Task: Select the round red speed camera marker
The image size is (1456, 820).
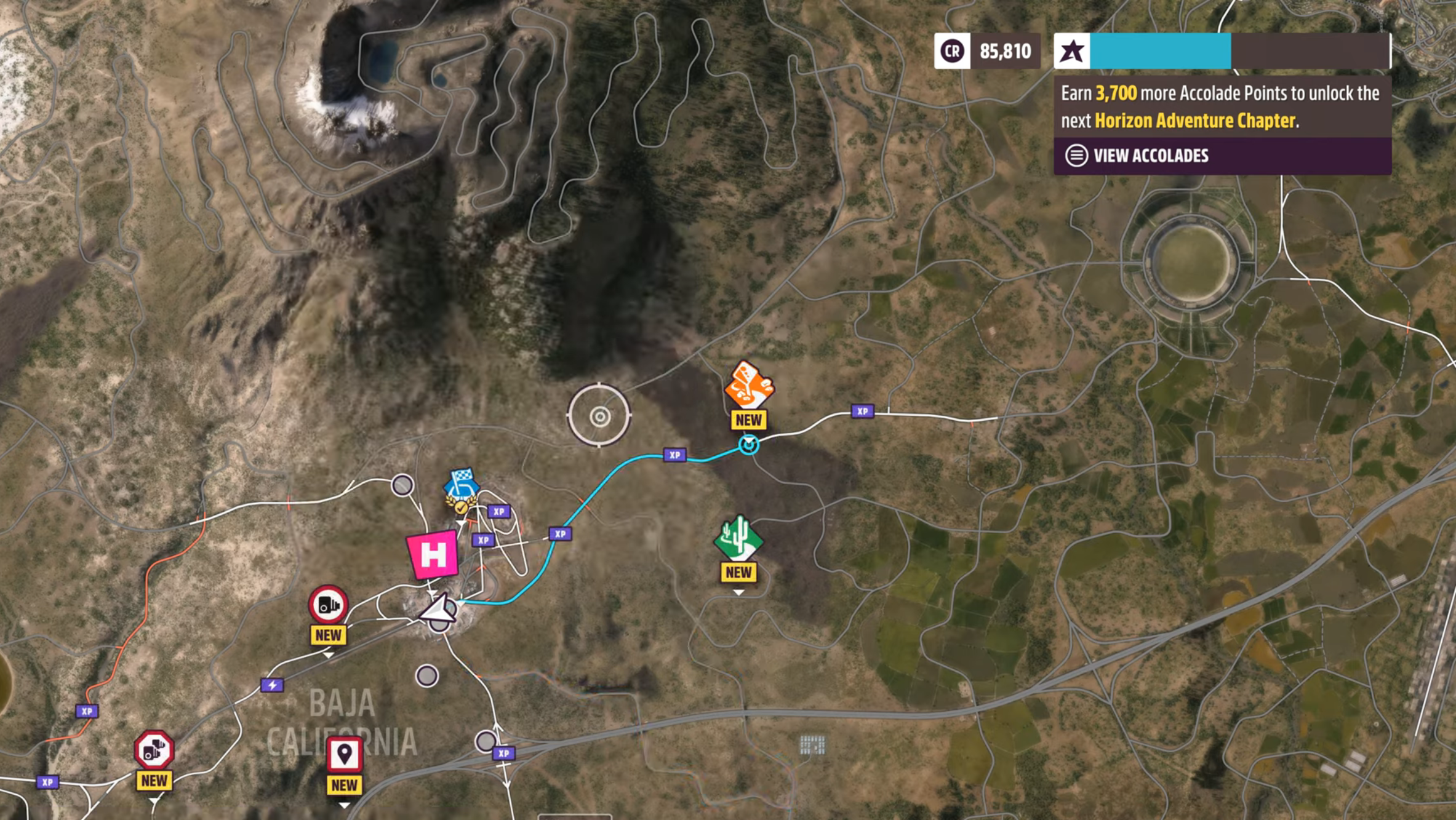Action: point(328,605)
